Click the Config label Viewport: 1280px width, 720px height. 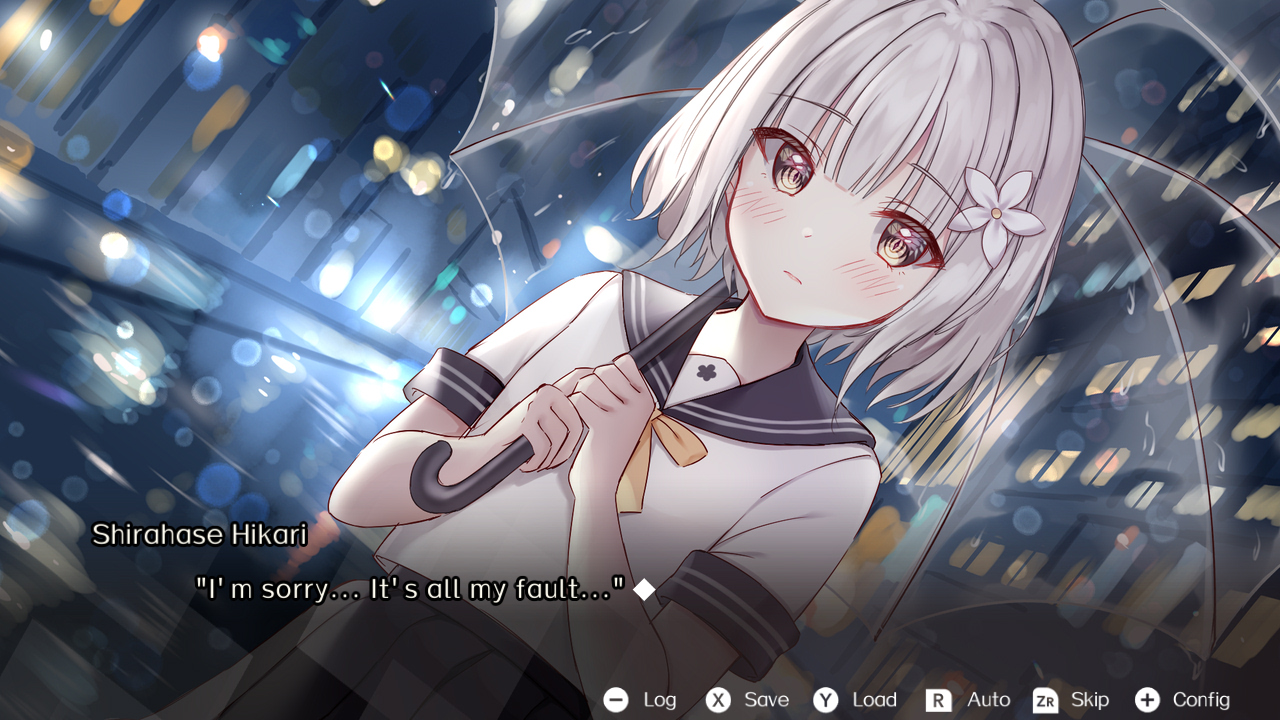1202,700
